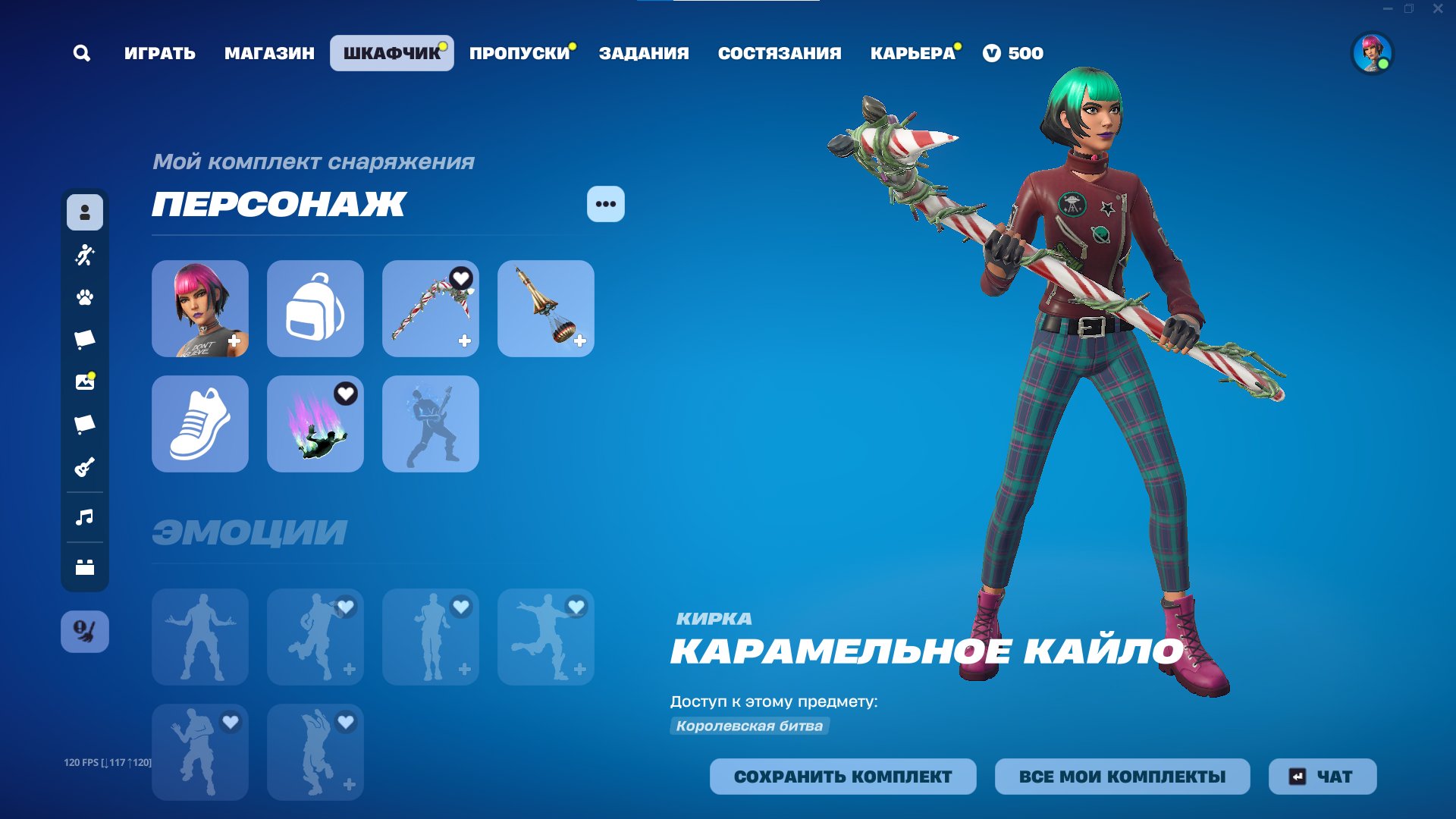Open the sneaker kicks slot
1456x819 pixels.
(x=200, y=424)
